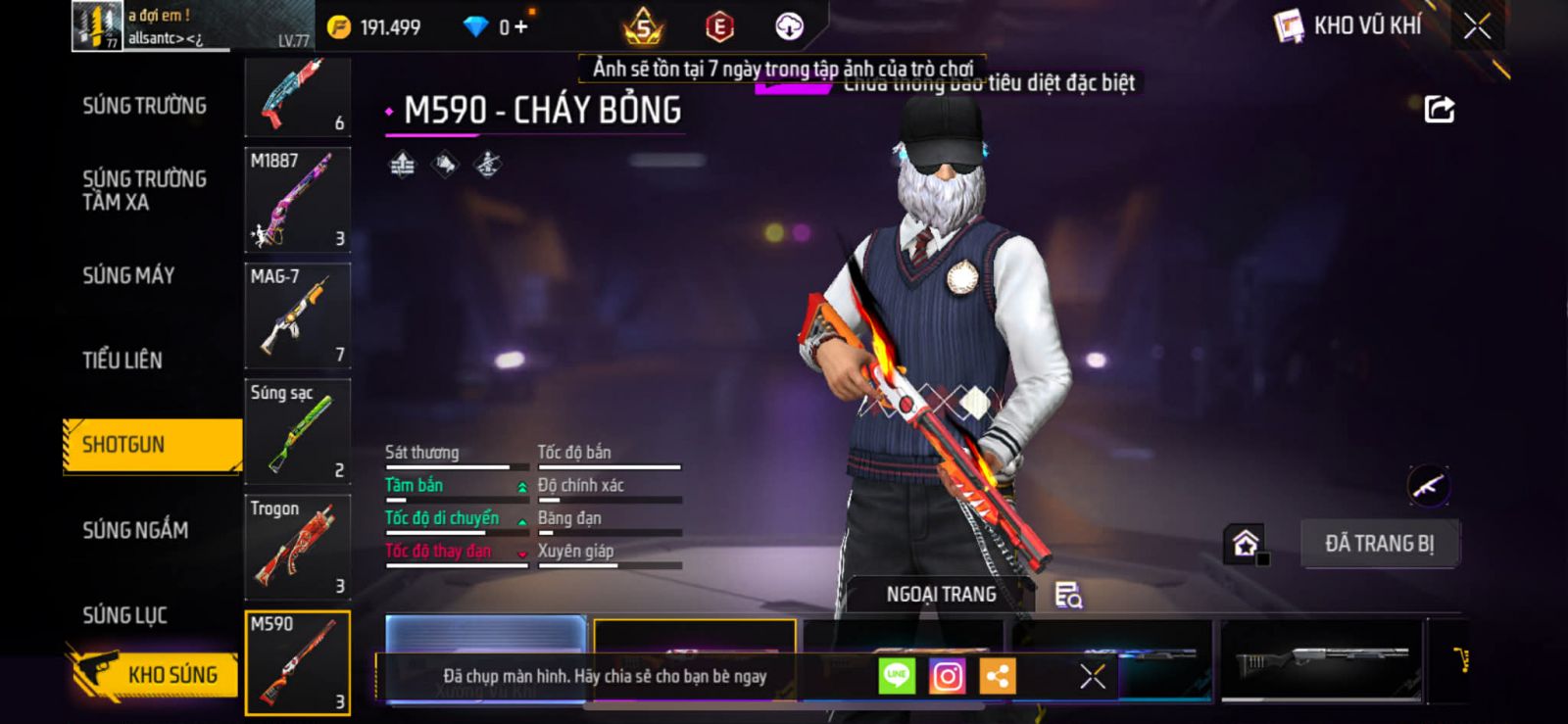Image resolution: width=1568 pixels, height=724 pixels.
Task: Select the Trogon shotgun slot
Action: click(297, 547)
